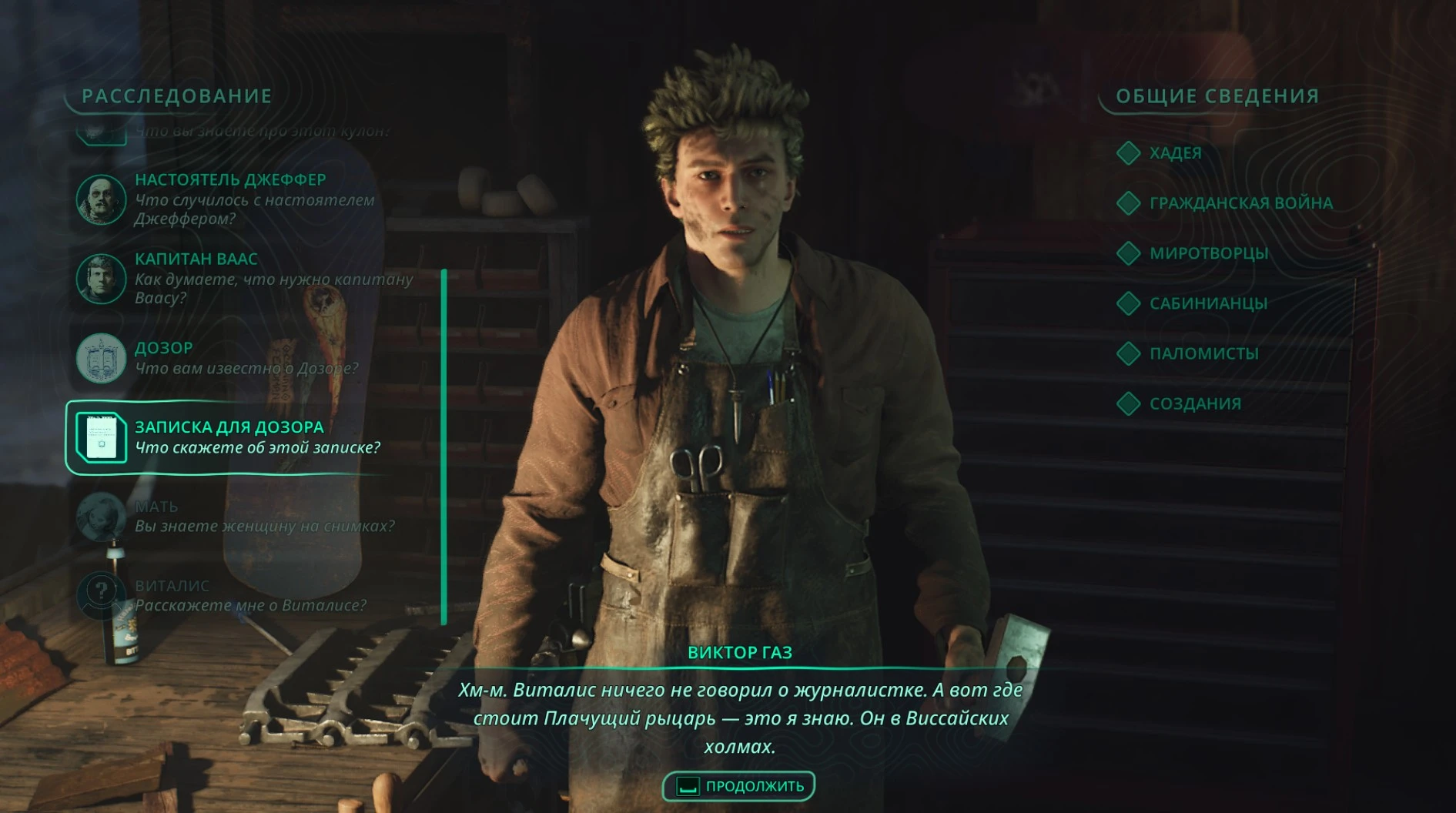Choose the Миротворцы topic
Screen dimensions: 1456x813
pos(1208,253)
